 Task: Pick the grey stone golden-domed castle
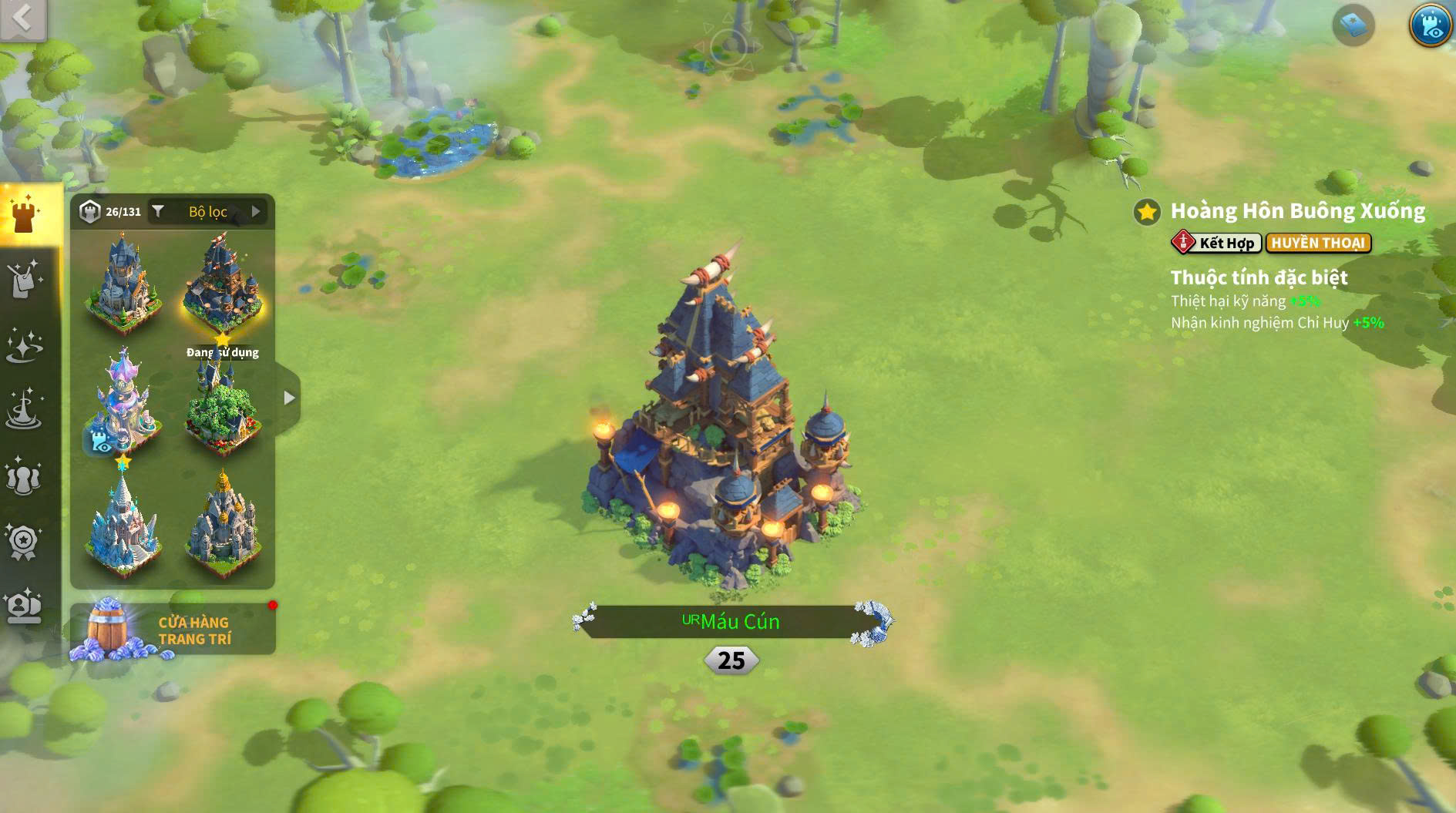[223, 526]
